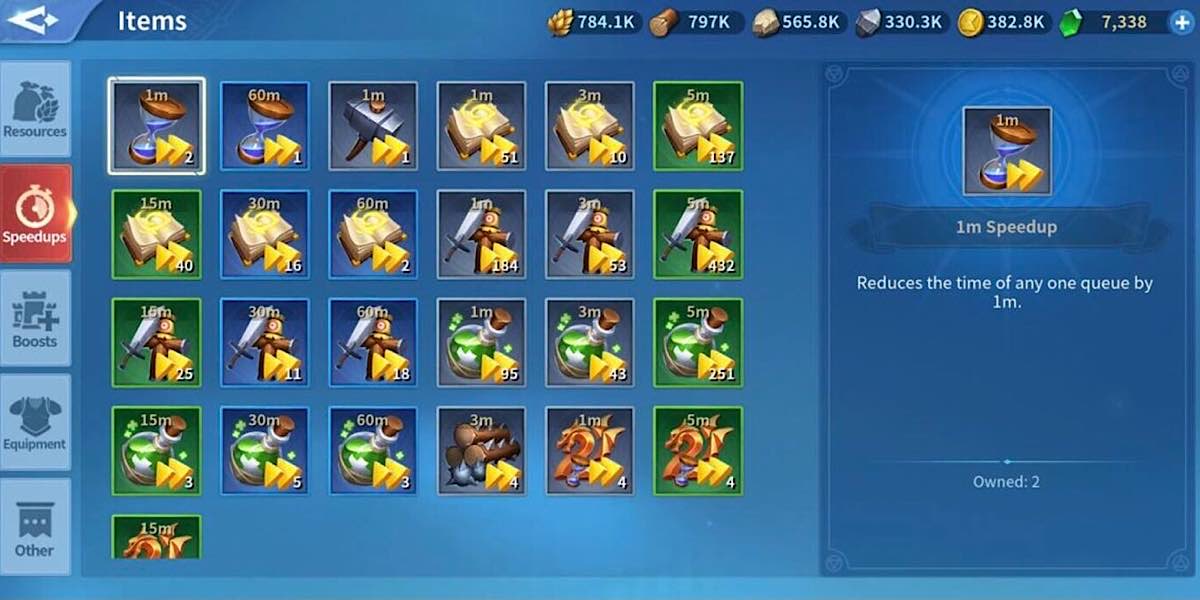The height and width of the screenshot is (600, 1200).
Task: Select the 30m research book speedup
Action: [265, 234]
